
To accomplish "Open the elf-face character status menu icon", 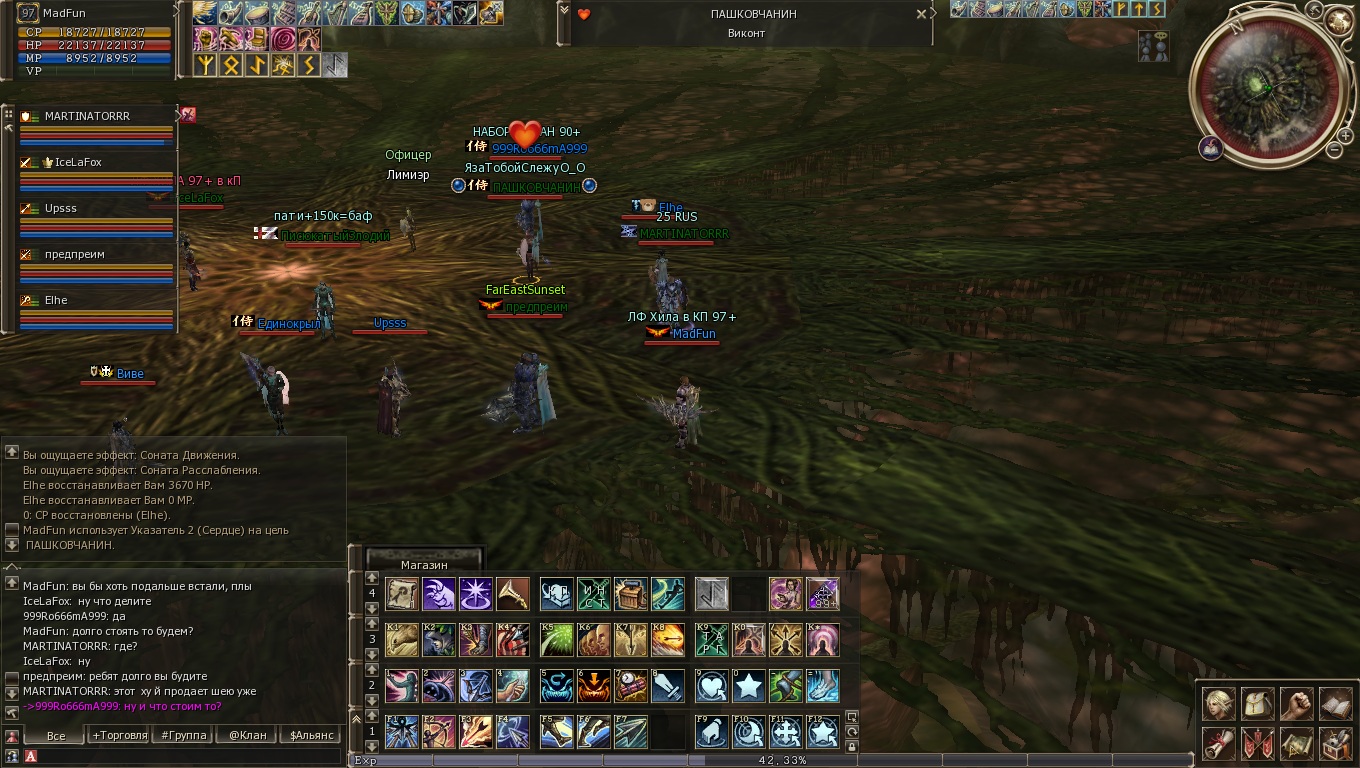I will [x=1218, y=703].
